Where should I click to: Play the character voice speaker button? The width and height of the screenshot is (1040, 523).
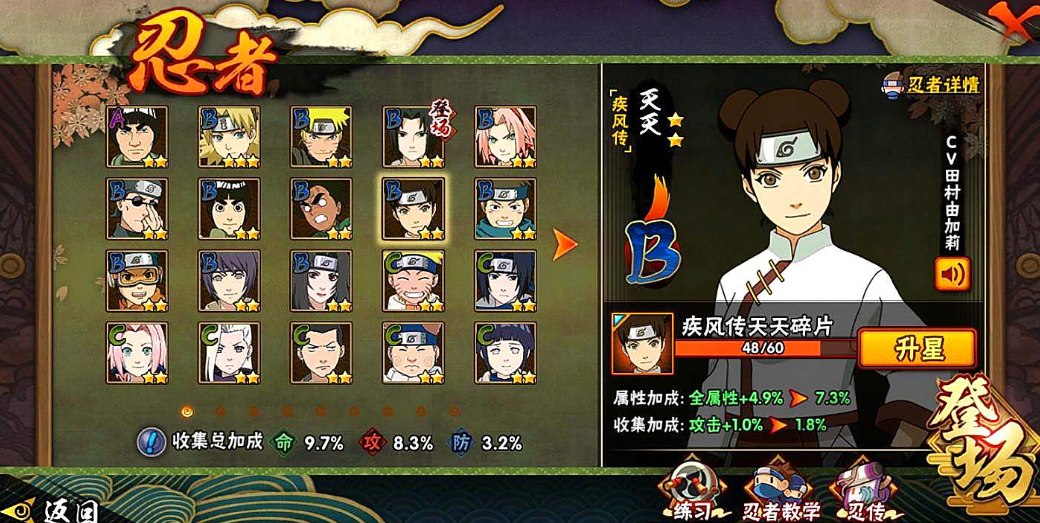coord(952,273)
